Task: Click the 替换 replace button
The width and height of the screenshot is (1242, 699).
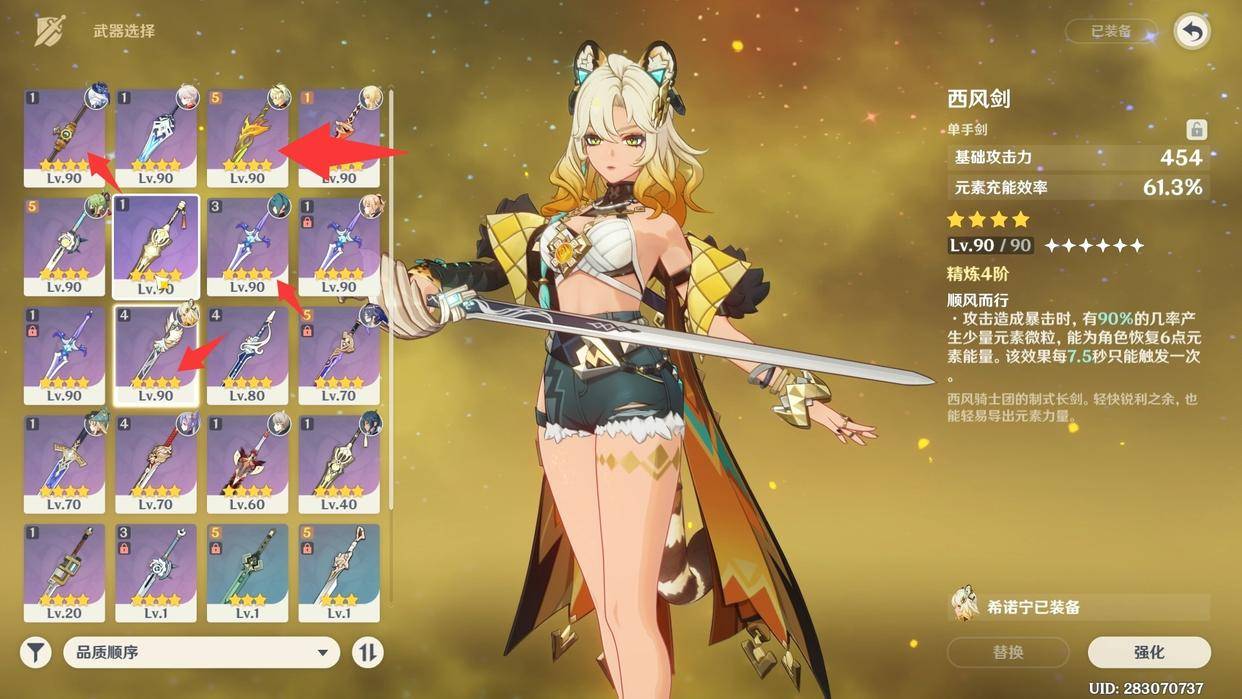Action: click(x=1008, y=652)
